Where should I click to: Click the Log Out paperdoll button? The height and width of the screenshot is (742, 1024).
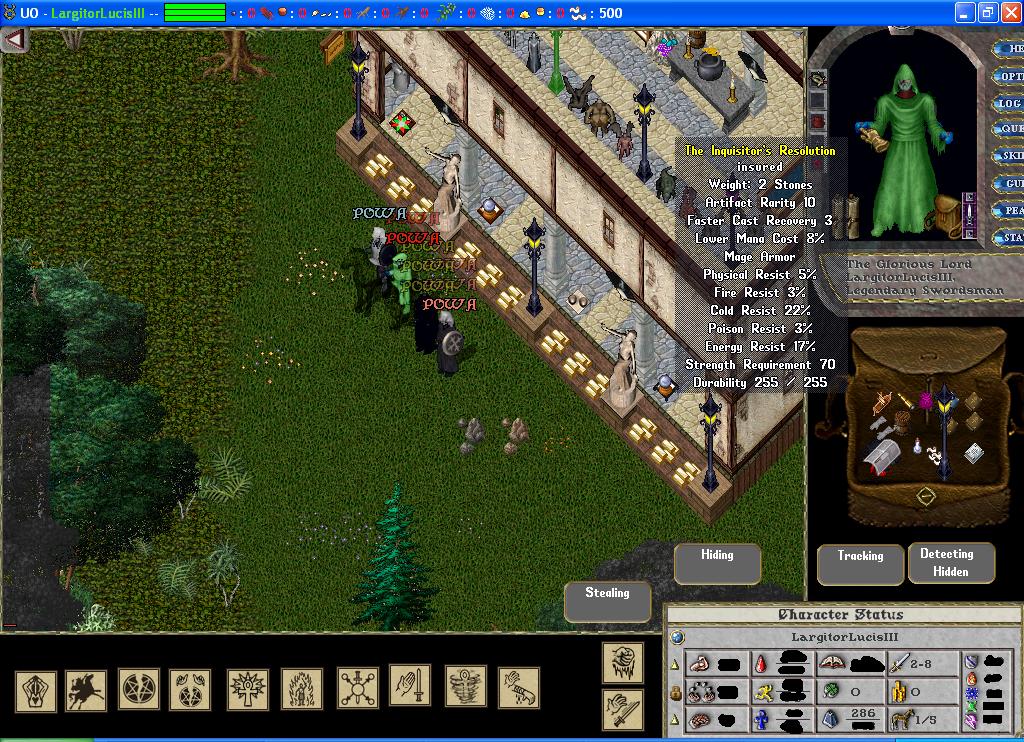click(1009, 103)
